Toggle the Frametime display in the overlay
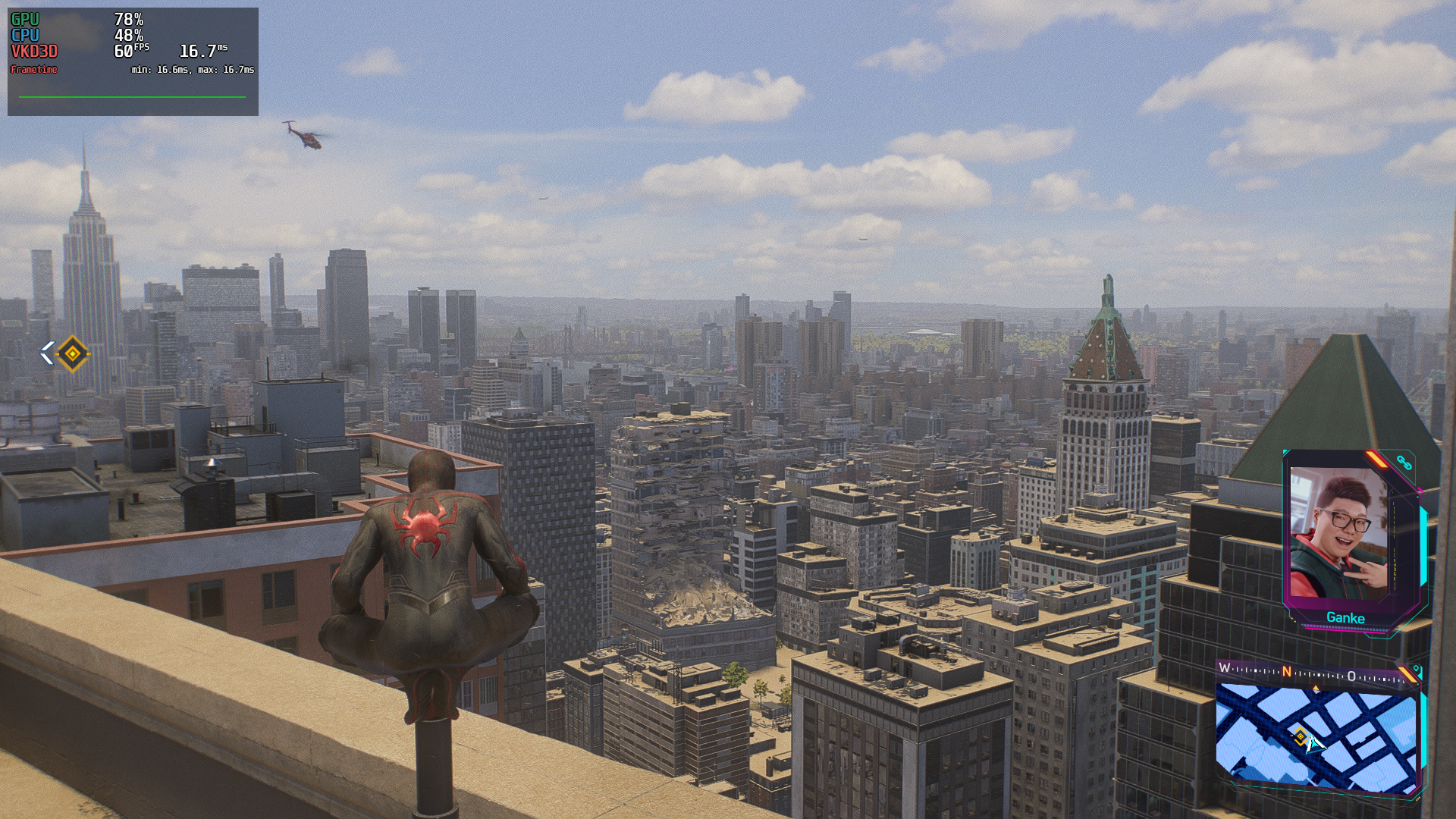The height and width of the screenshot is (819, 1456). coord(34,70)
